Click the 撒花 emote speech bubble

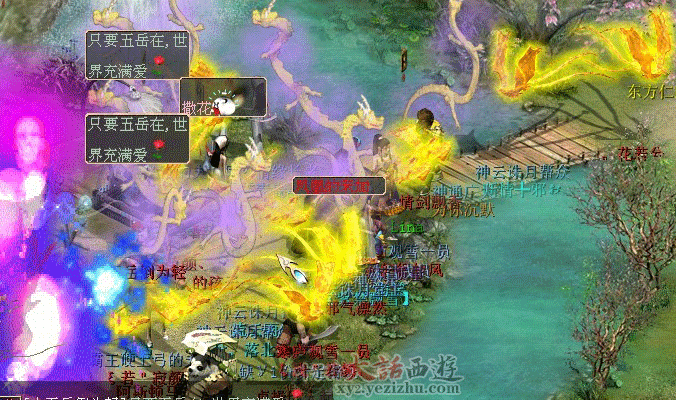pos(223,95)
